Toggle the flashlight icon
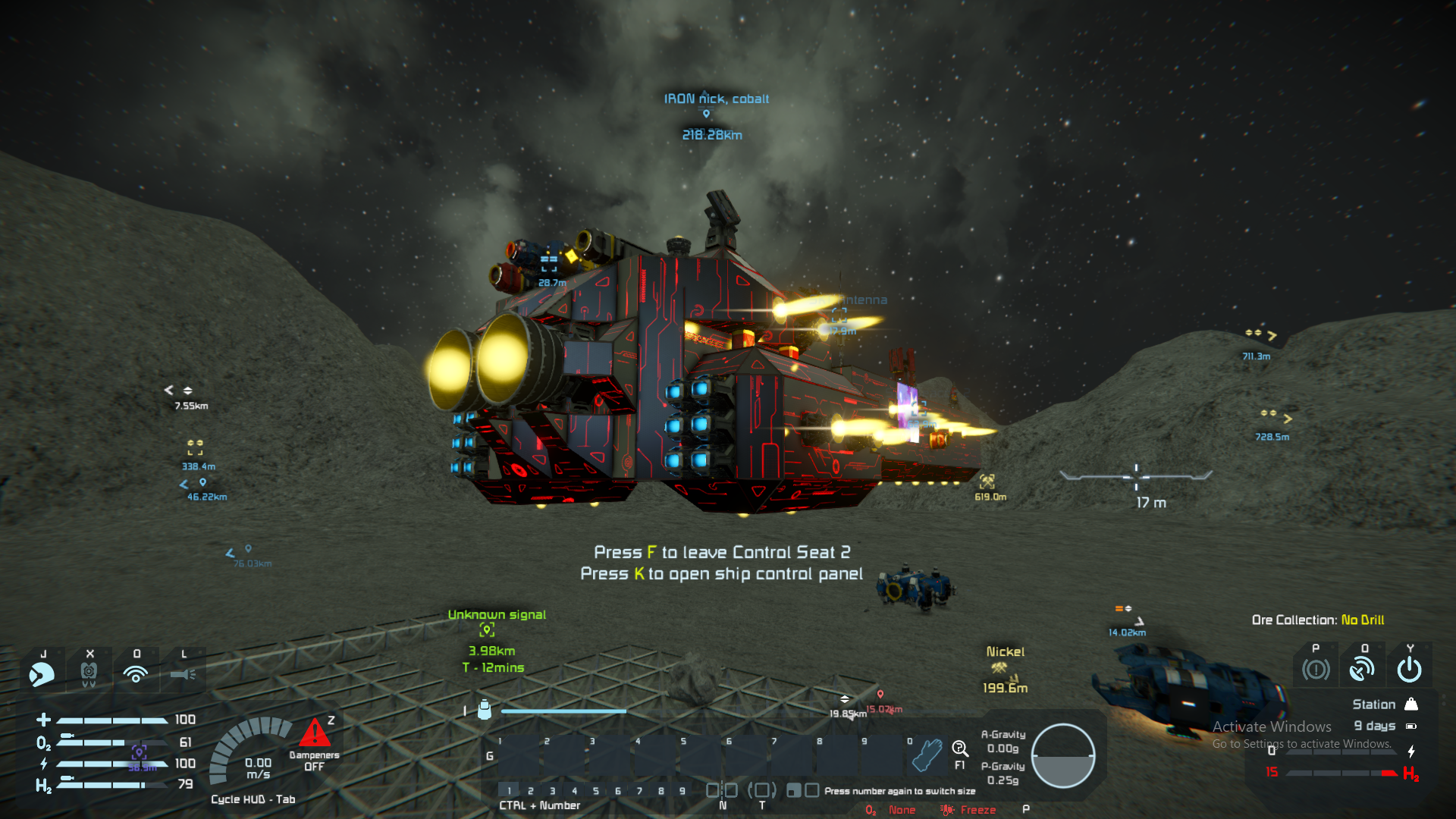The height and width of the screenshot is (819, 1456). (183, 673)
